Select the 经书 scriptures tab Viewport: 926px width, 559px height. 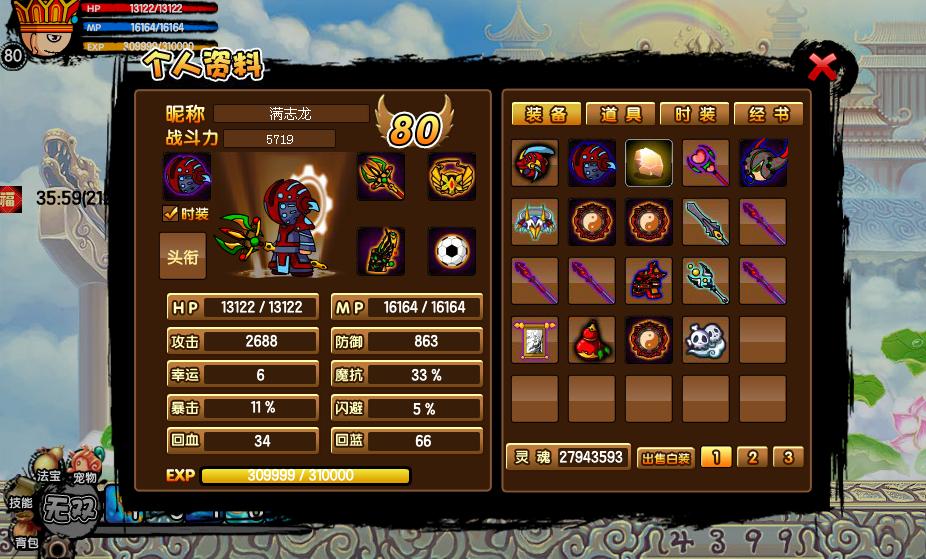tap(768, 115)
